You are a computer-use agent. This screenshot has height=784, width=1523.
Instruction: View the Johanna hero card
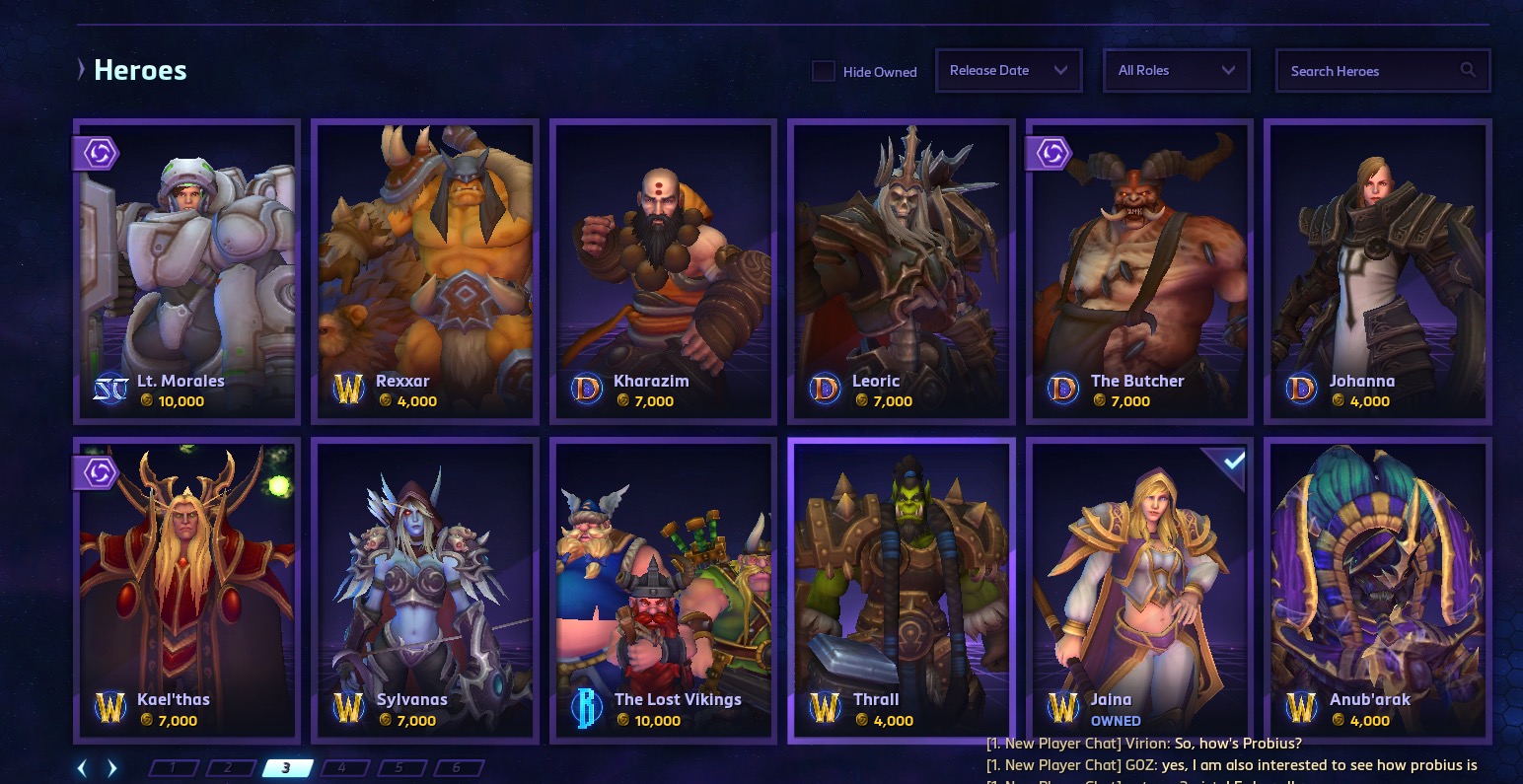point(1377,271)
